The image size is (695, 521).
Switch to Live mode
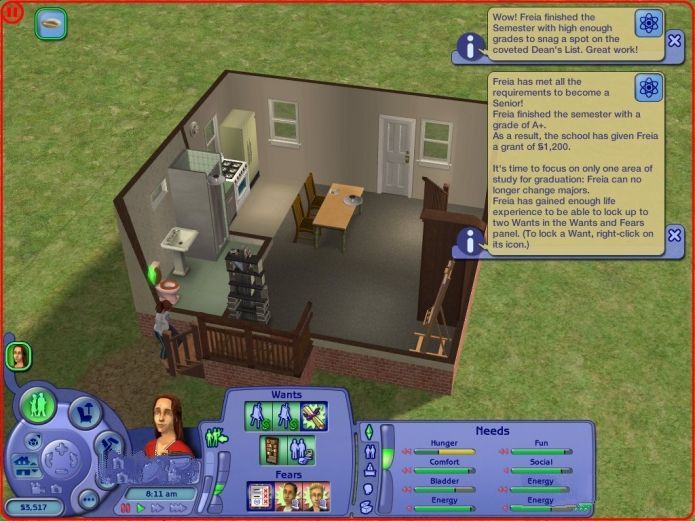(40, 405)
